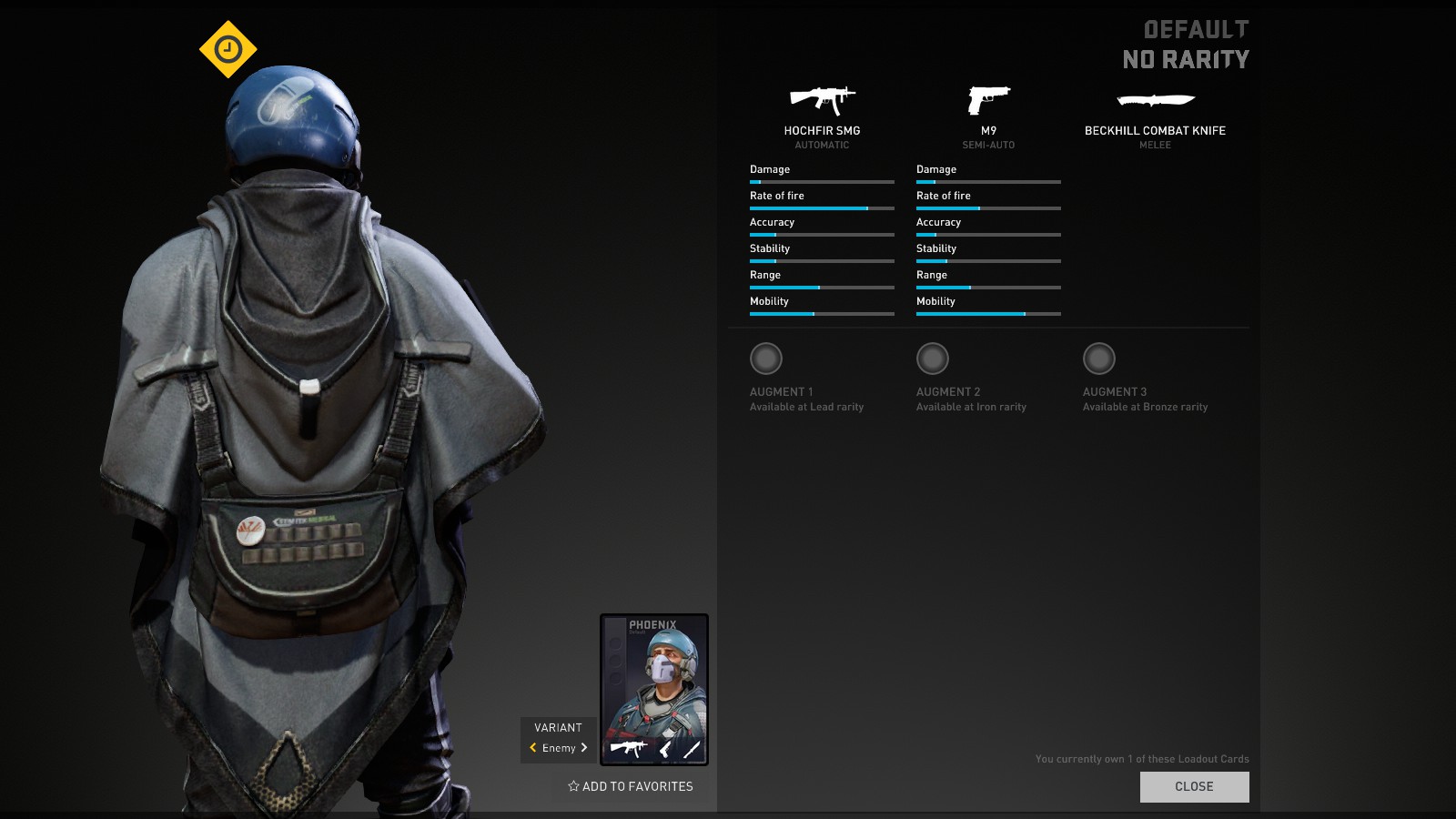The height and width of the screenshot is (819, 1456).
Task: Select the Phoenix loadout card thumbnail
Action: [653, 689]
